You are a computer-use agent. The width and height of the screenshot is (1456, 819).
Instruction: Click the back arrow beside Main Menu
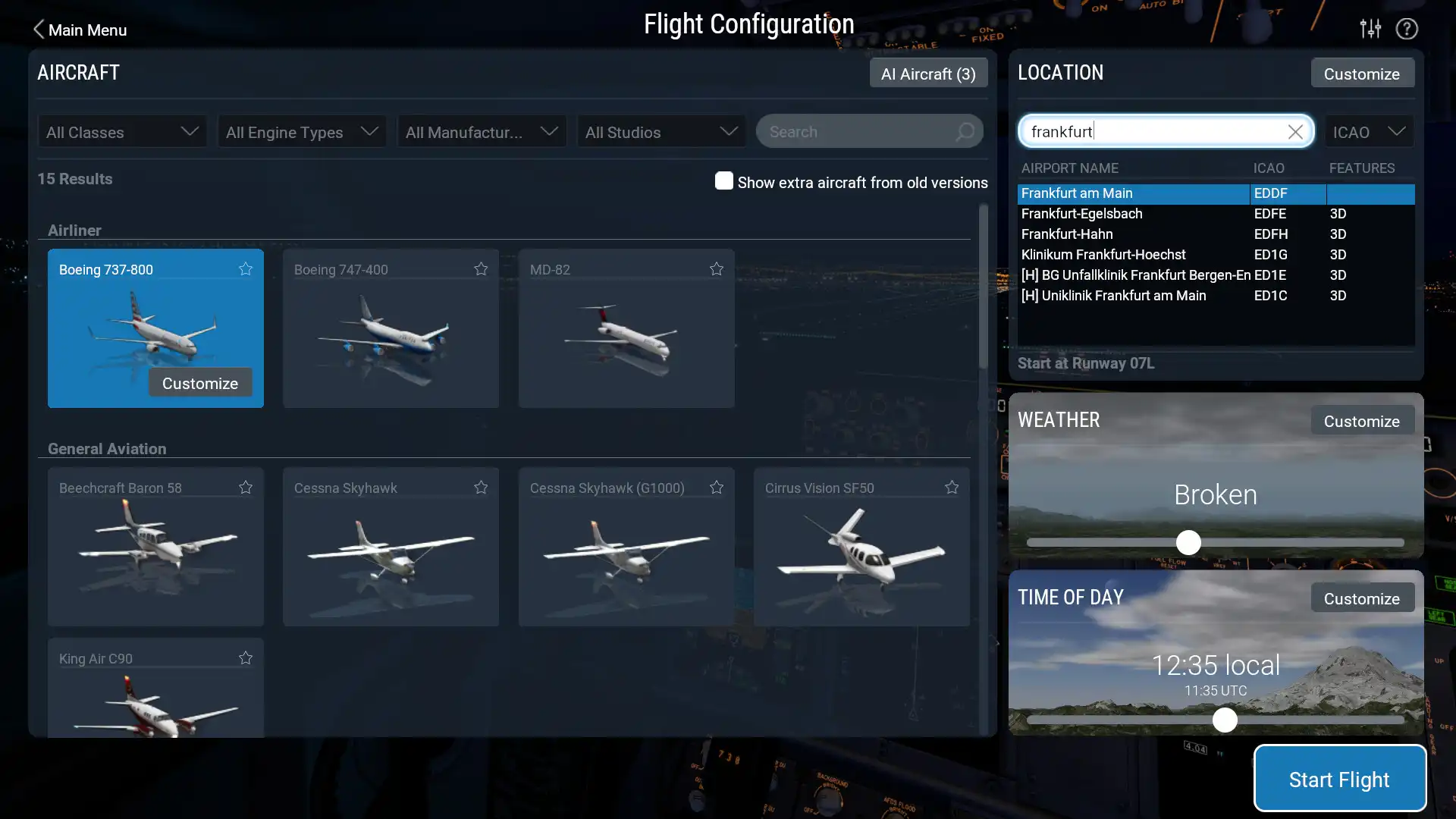(x=38, y=29)
